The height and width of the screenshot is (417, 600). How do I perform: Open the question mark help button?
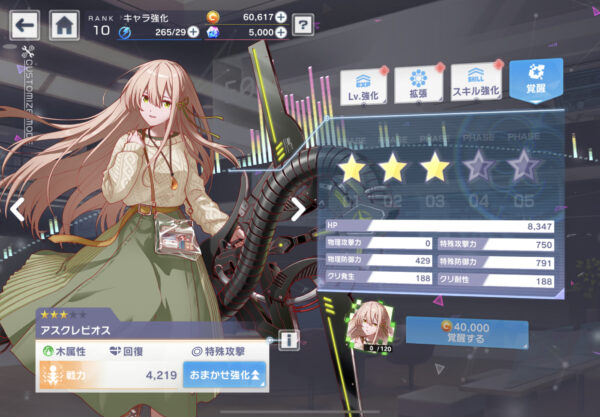point(303,24)
